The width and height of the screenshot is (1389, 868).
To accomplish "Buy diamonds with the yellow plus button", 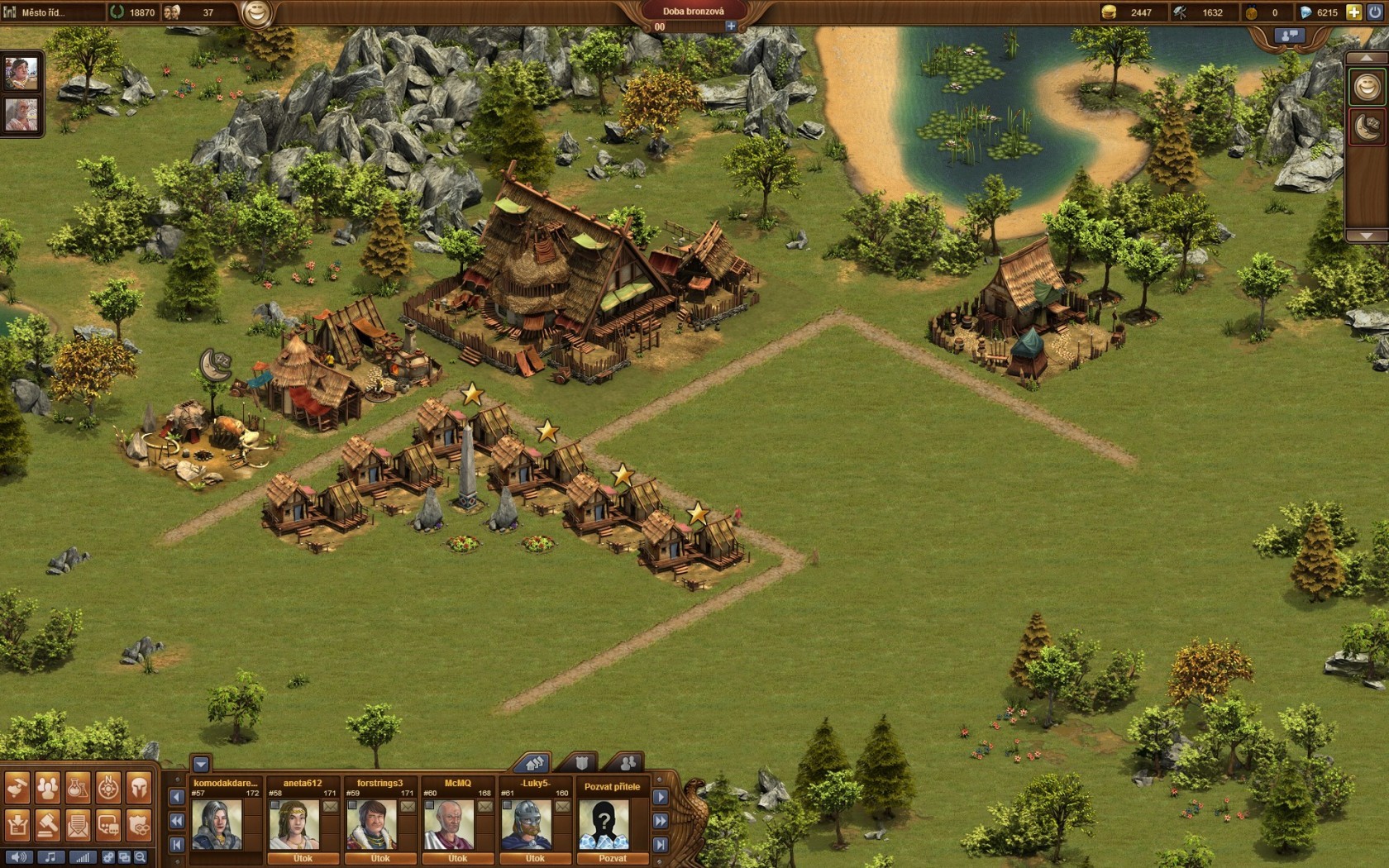I will 1353,12.
